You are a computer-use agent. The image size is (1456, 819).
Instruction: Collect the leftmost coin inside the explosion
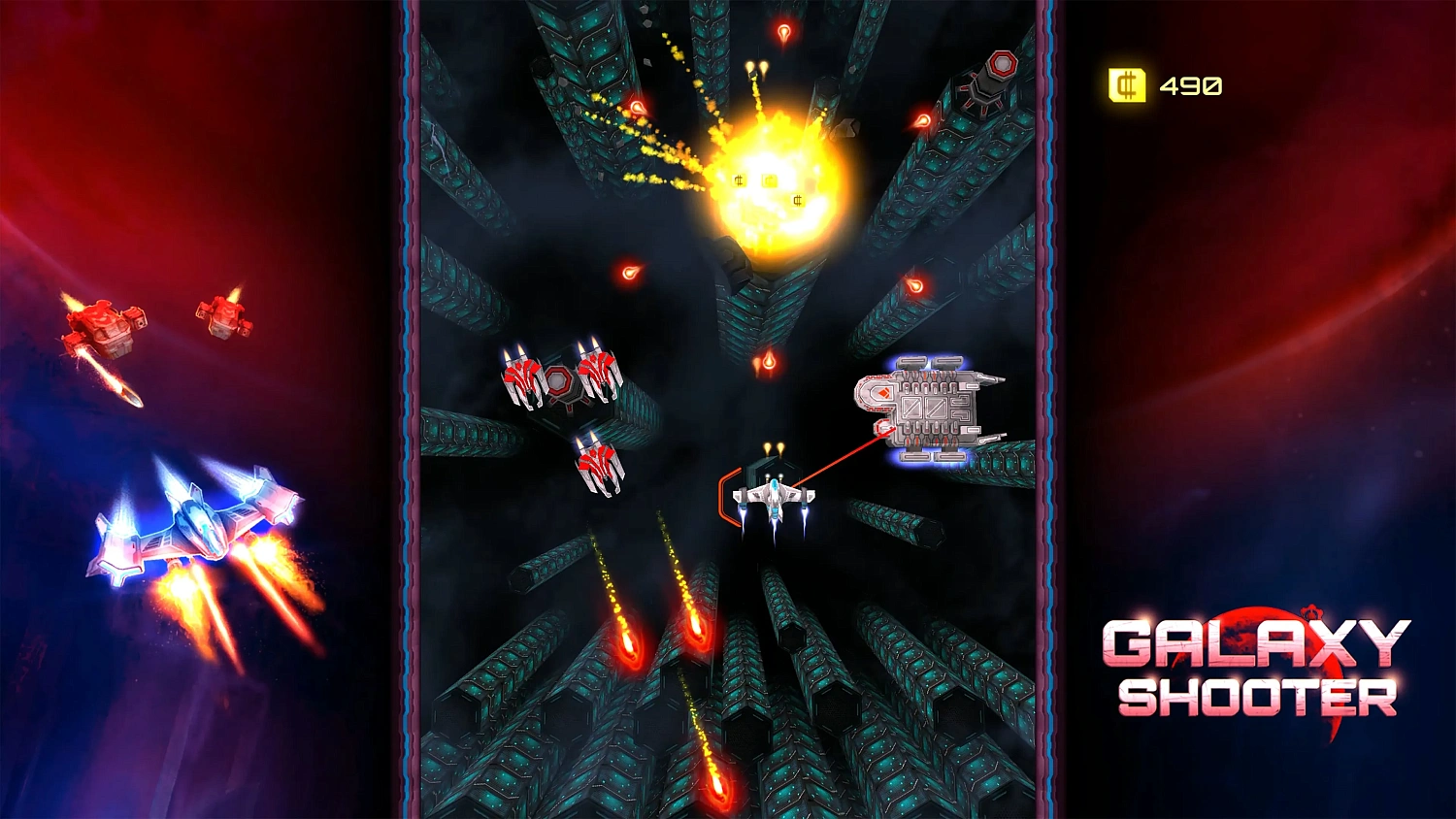coord(739,180)
